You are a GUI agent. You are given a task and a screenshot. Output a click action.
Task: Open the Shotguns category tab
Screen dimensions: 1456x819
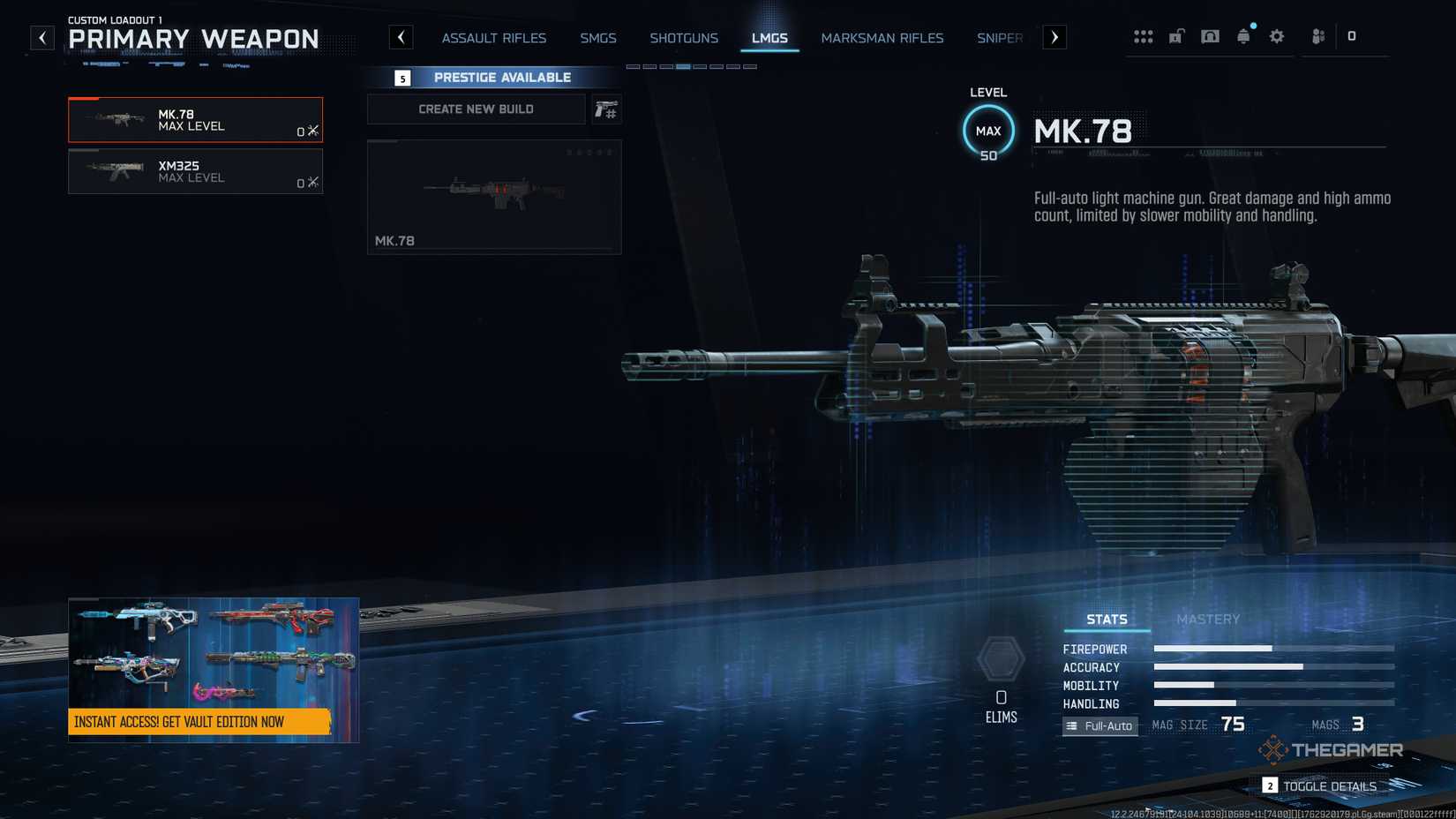(x=684, y=38)
